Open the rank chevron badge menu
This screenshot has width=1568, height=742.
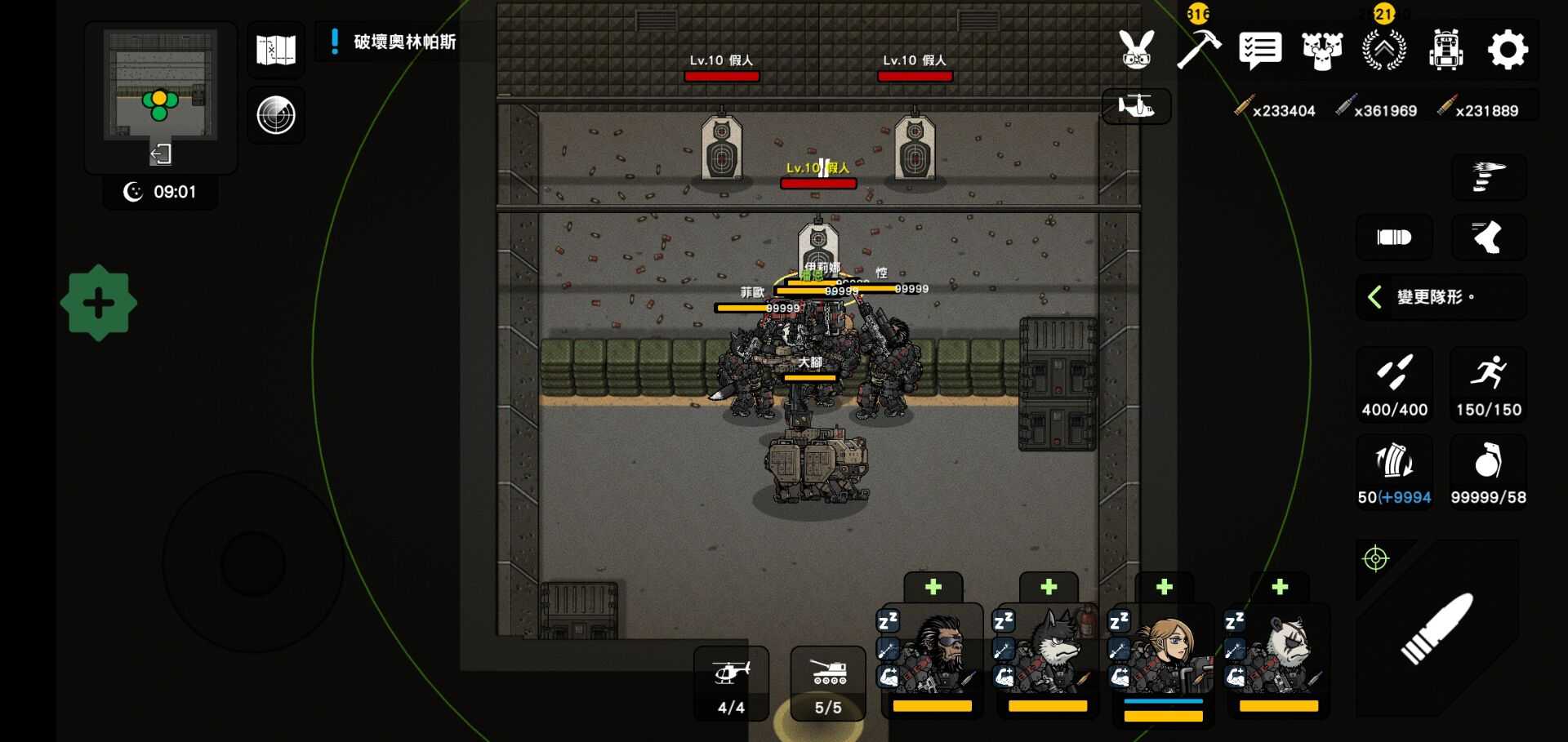tap(1384, 50)
